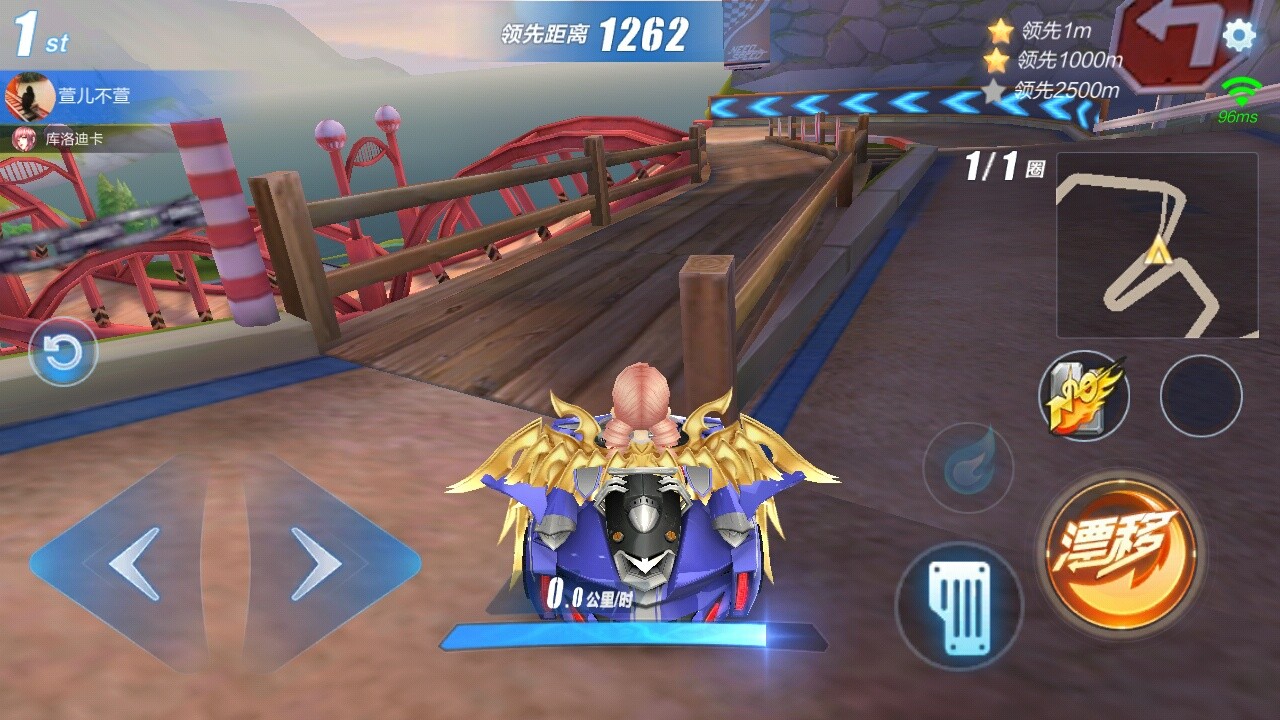The image size is (1280, 720).
Task: Tap the orange 漂移 drift button
Action: 1120,545
